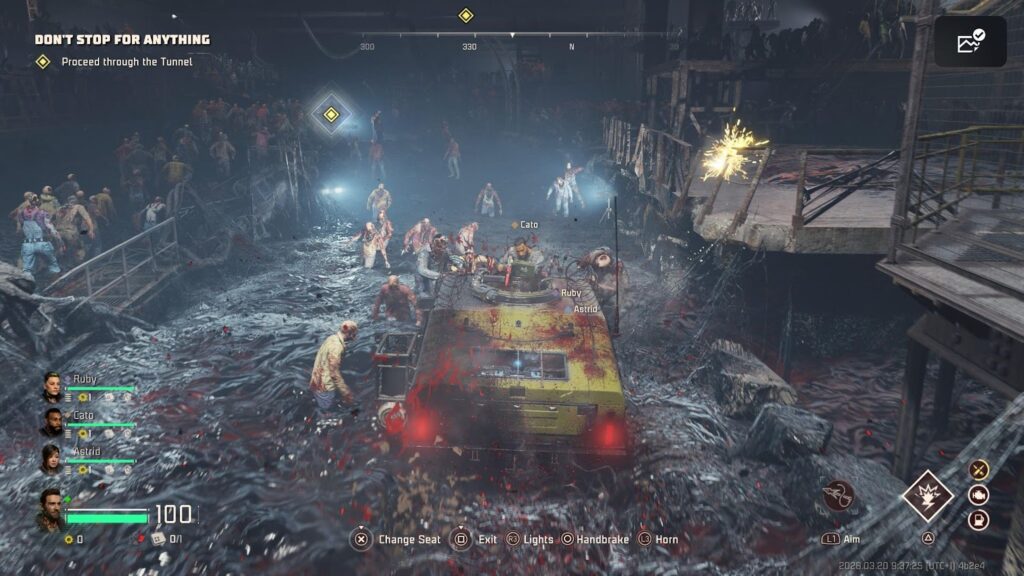The height and width of the screenshot is (576, 1024).
Task: Open the top-right picture-check overlay icon
Action: (x=970, y=41)
